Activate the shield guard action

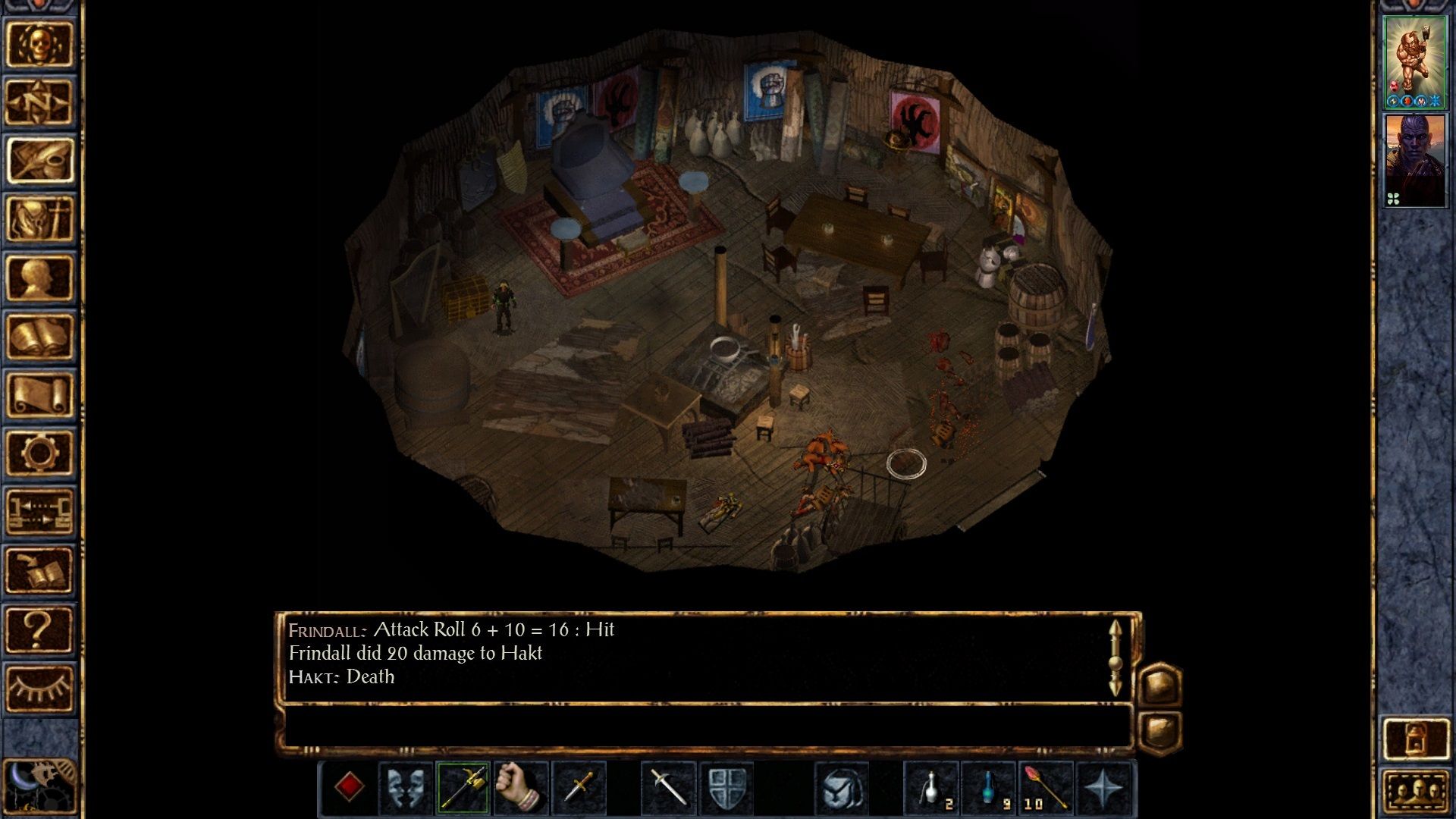pos(726,787)
